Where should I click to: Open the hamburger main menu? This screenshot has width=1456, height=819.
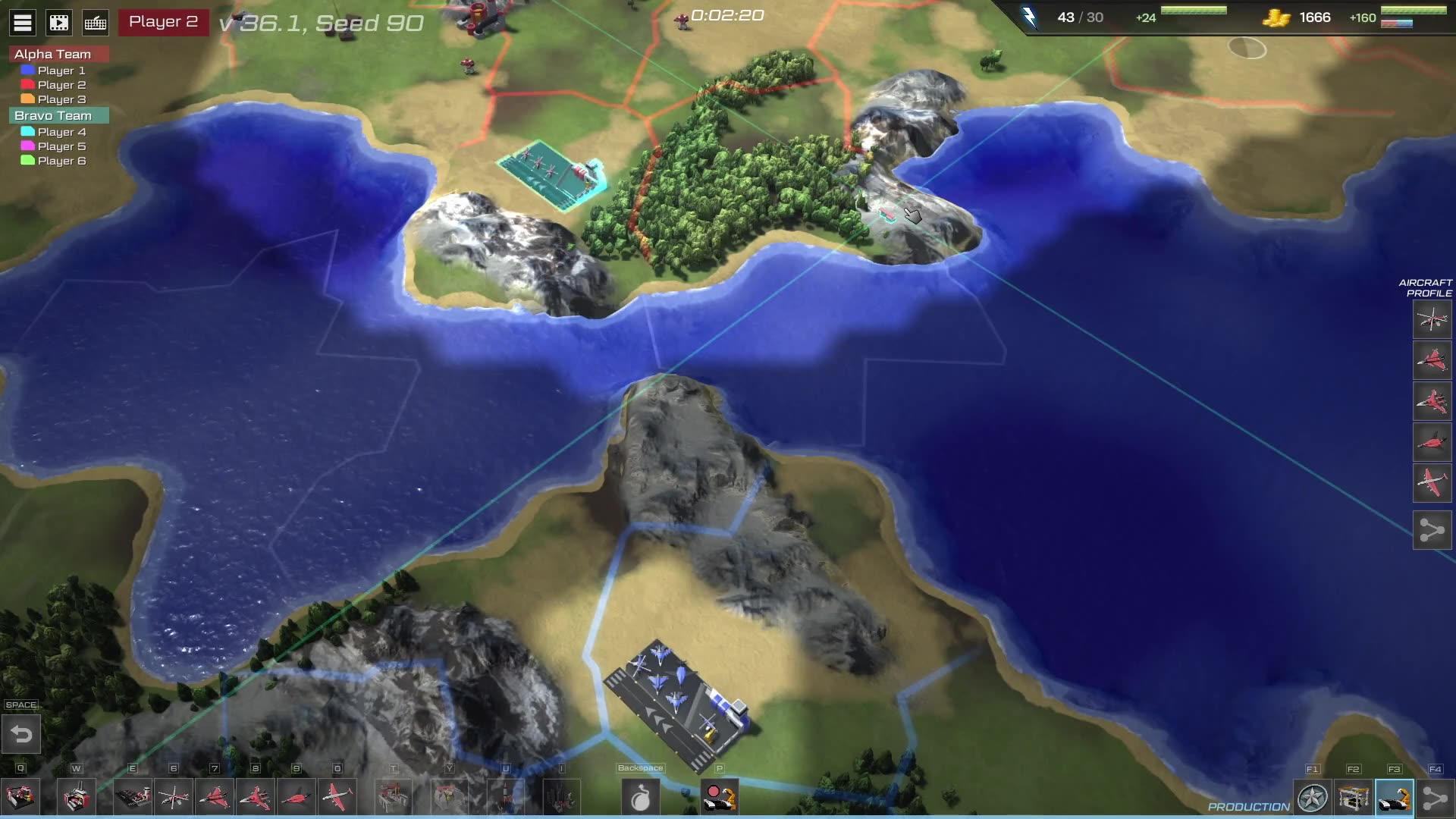pos(23,23)
